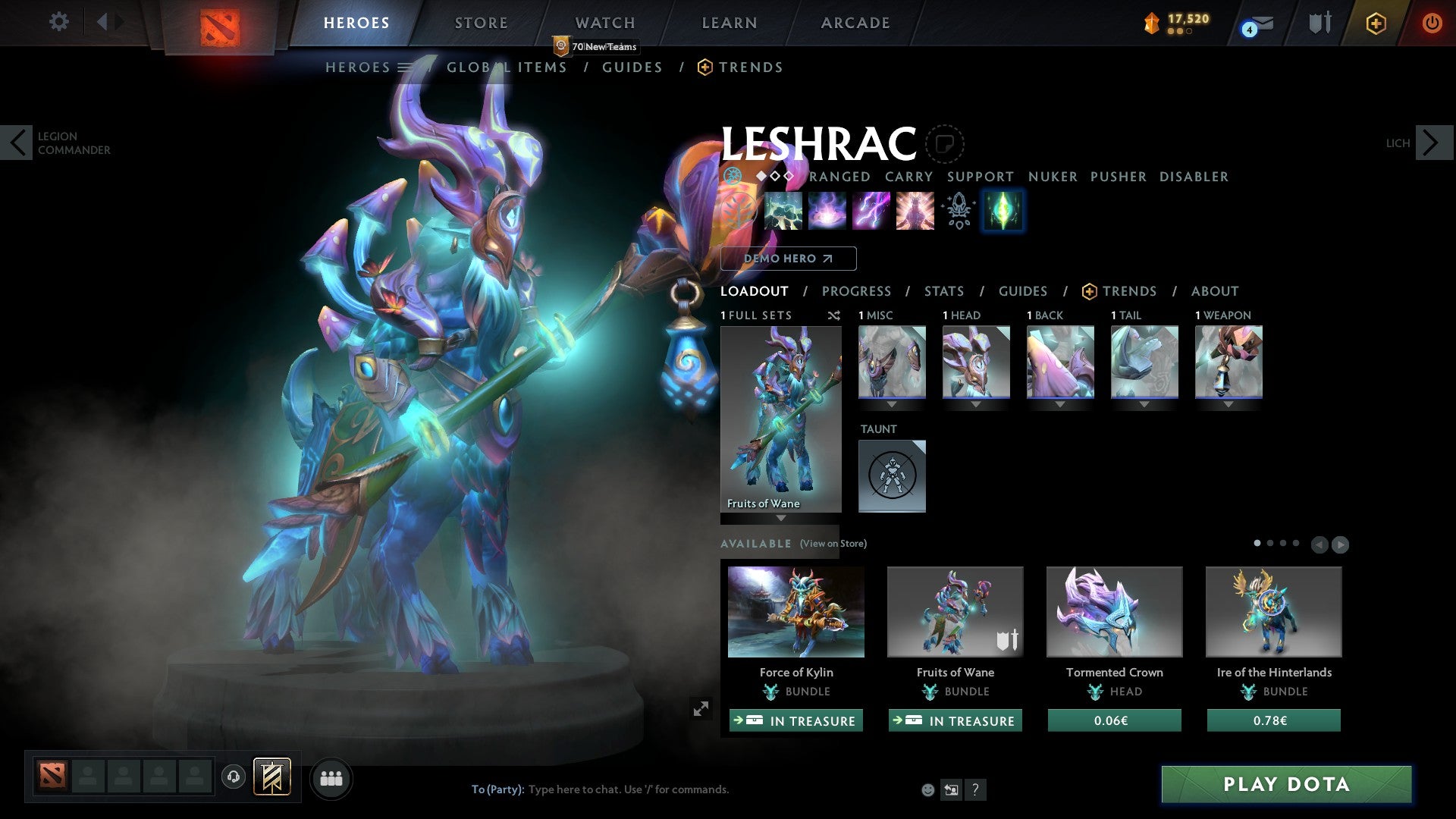This screenshot has width=1456, height=819.
Task: Open Dota Plus with the gold hexagon icon
Action: [1375, 24]
